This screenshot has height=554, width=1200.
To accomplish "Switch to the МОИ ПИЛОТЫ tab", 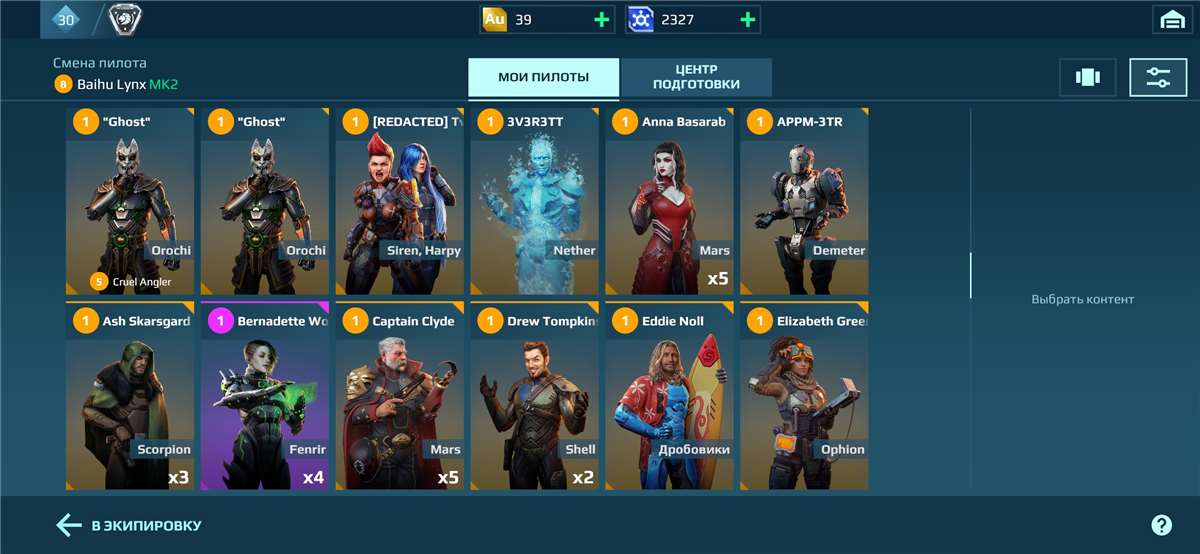I will coord(543,77).
